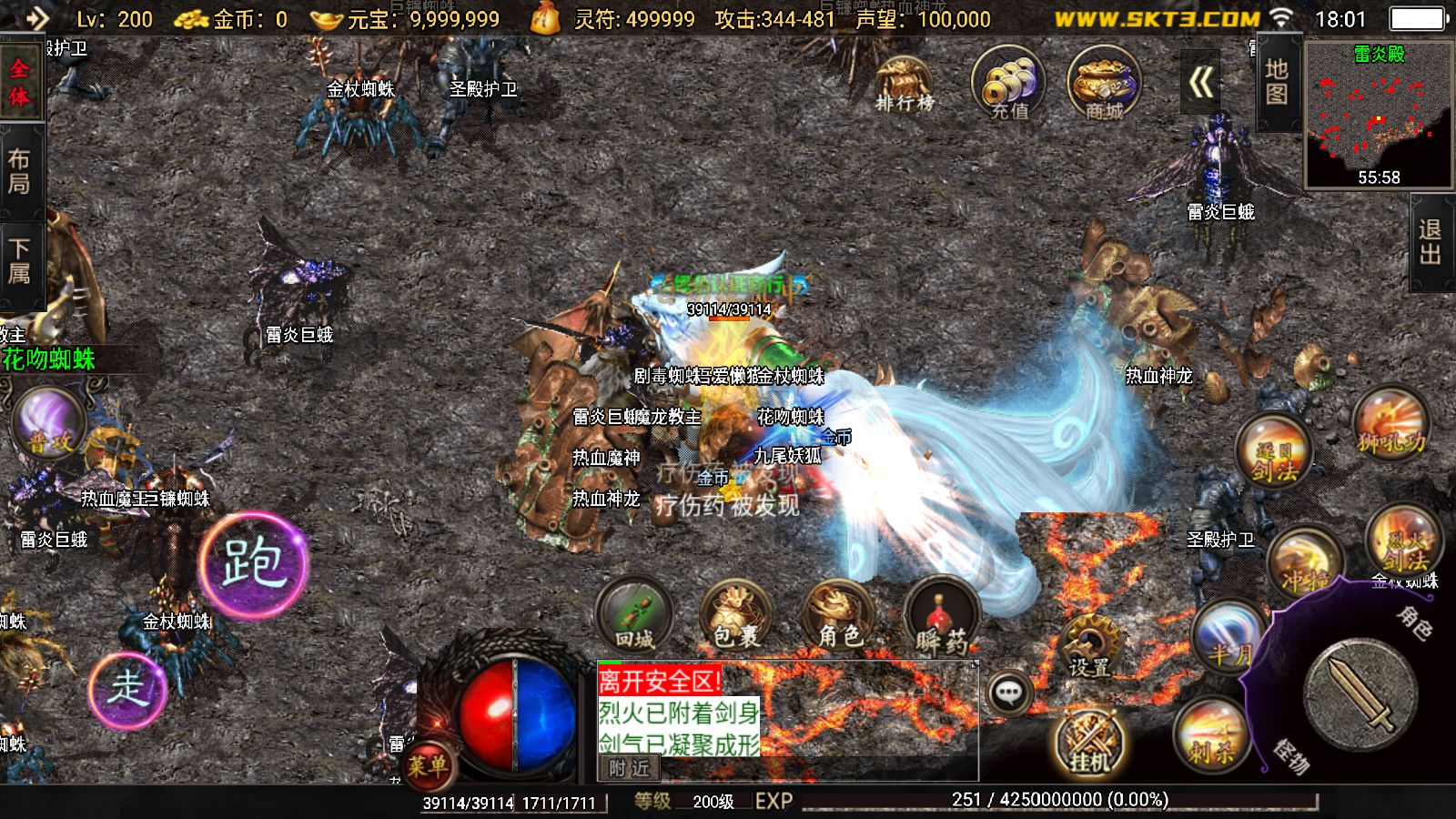Switch to the 全体 tab

[x=20, y=83]
